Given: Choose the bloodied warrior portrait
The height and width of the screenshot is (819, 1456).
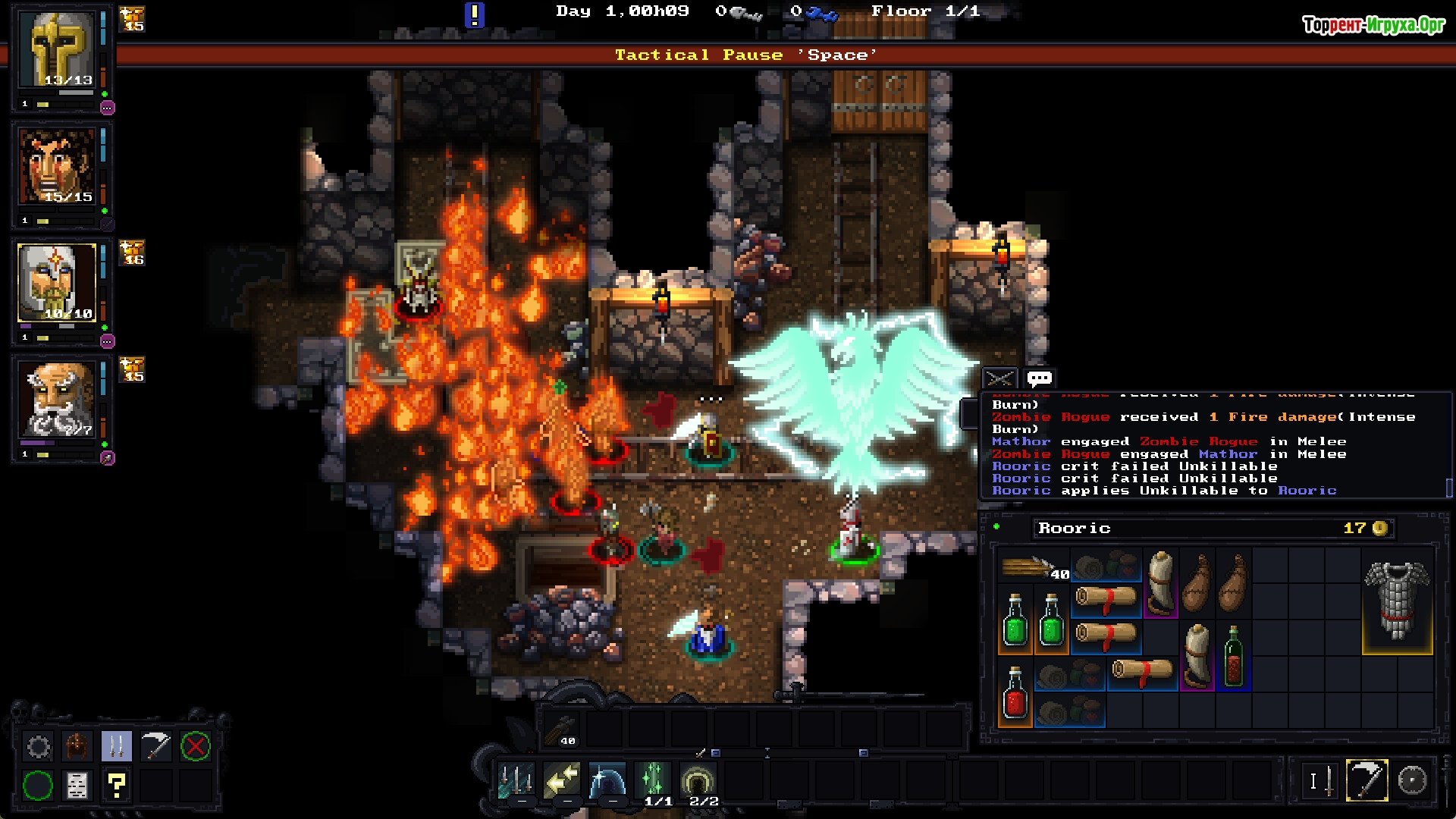Looking at the screenshot, I should point(58,167).
